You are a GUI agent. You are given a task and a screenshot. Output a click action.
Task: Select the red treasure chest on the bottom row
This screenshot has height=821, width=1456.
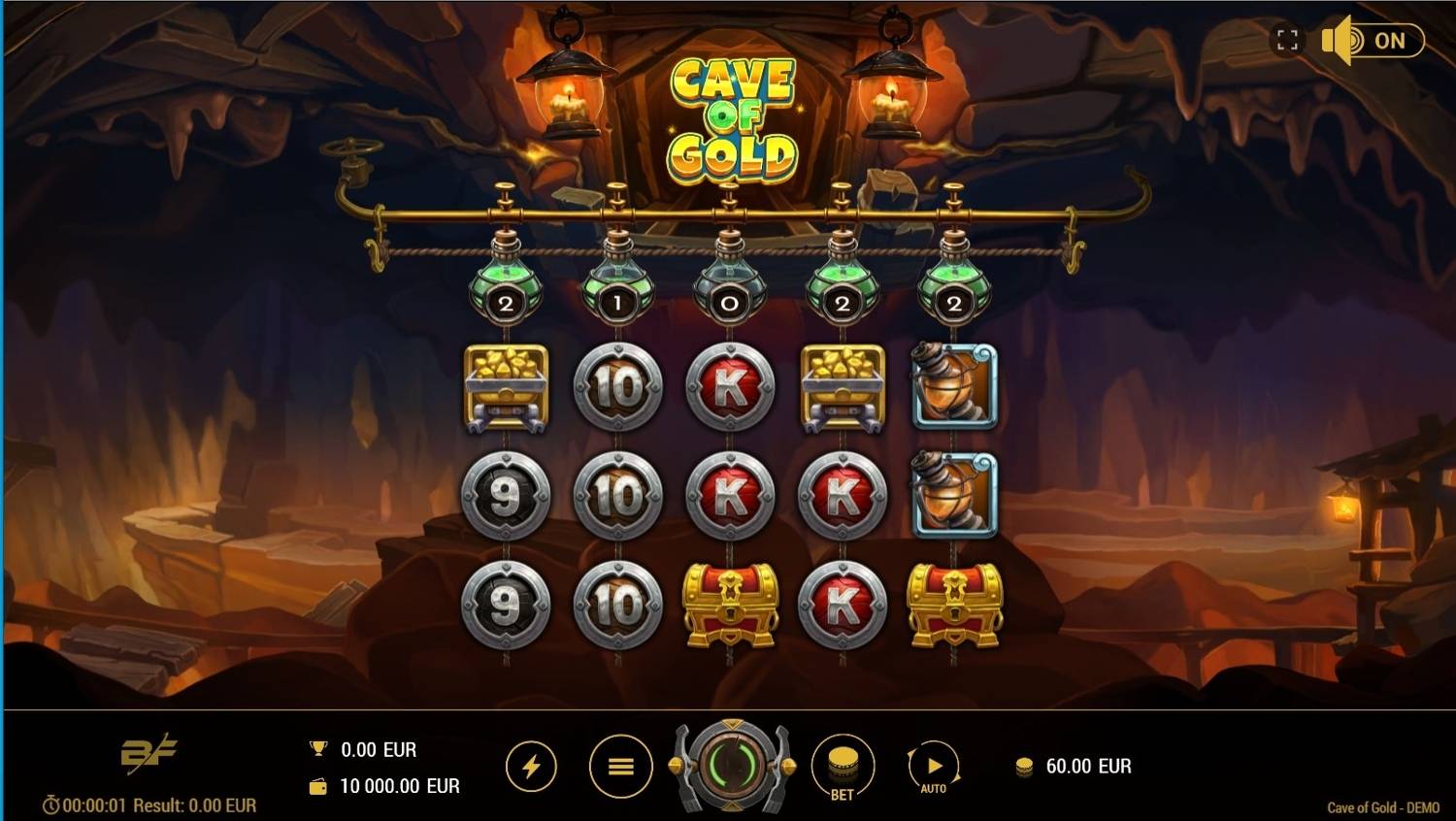point(730,605)
